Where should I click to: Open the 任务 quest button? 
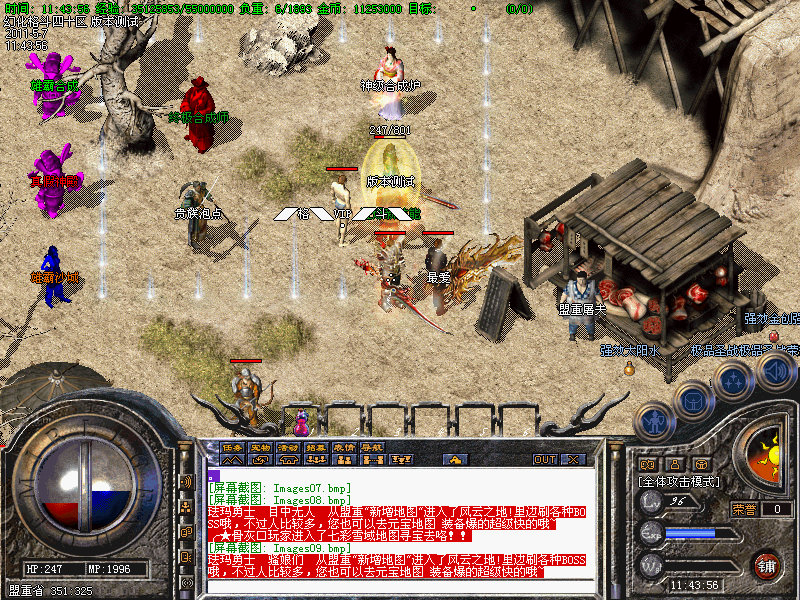click(x=232, y=447)
